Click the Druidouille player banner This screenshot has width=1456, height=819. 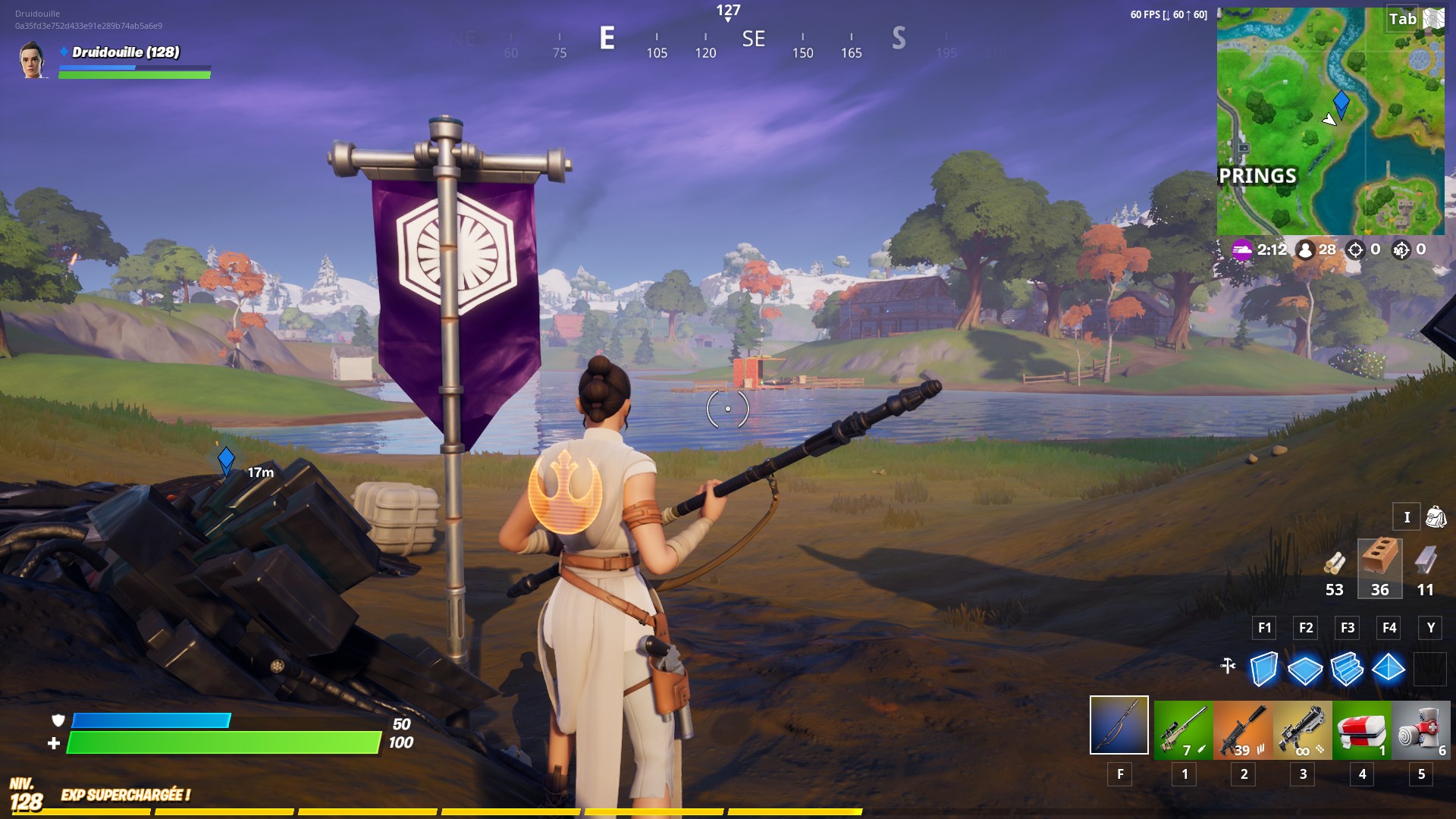tap(114, 64)
